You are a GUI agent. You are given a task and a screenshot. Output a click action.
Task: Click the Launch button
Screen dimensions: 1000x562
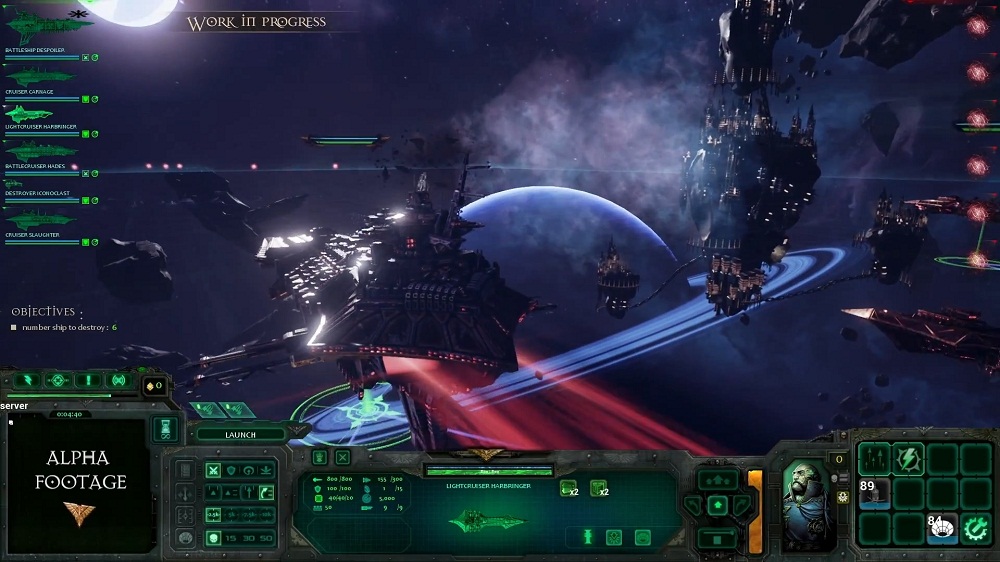tap(240, 435)
